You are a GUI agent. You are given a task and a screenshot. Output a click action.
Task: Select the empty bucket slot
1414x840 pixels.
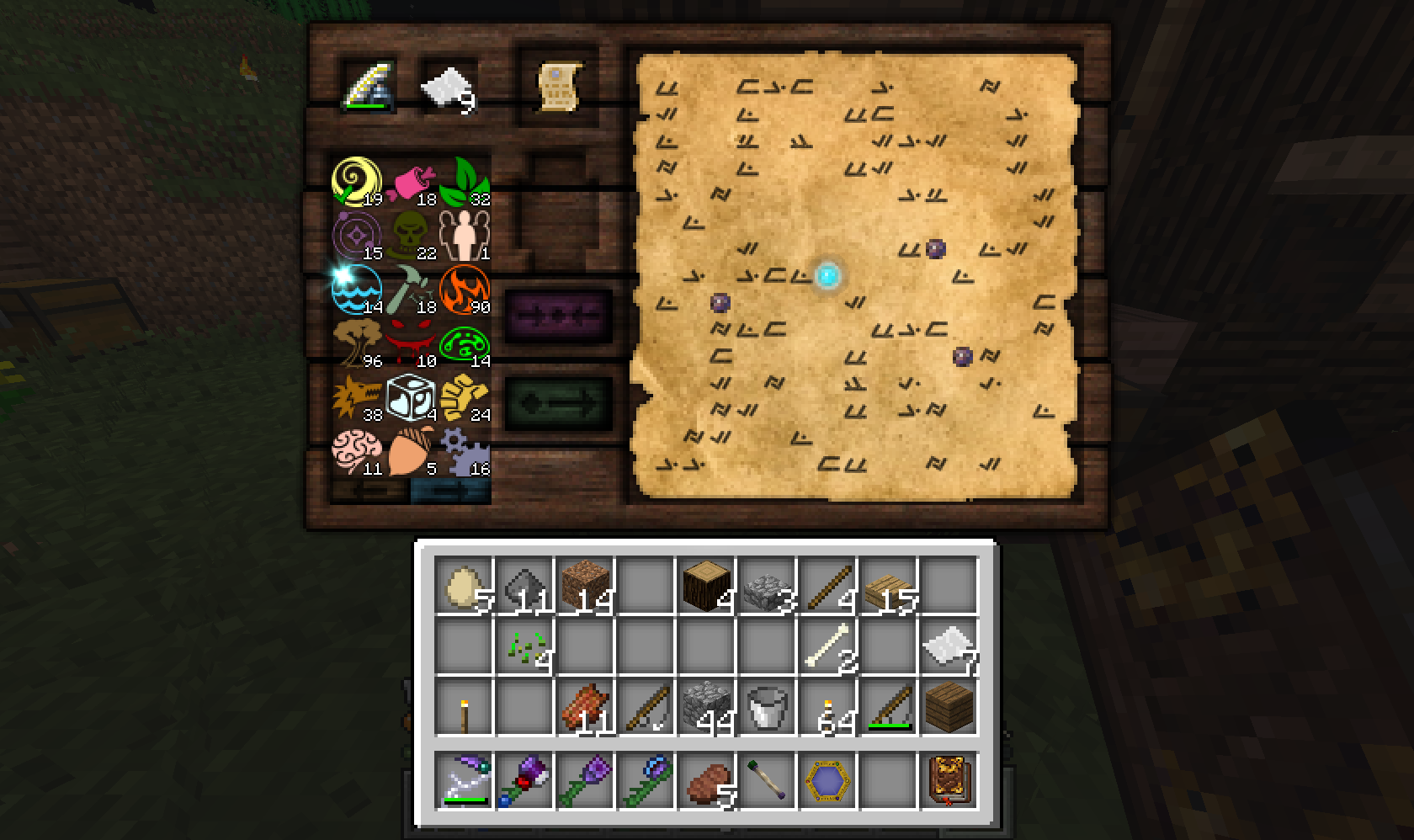tap(767, 708)
